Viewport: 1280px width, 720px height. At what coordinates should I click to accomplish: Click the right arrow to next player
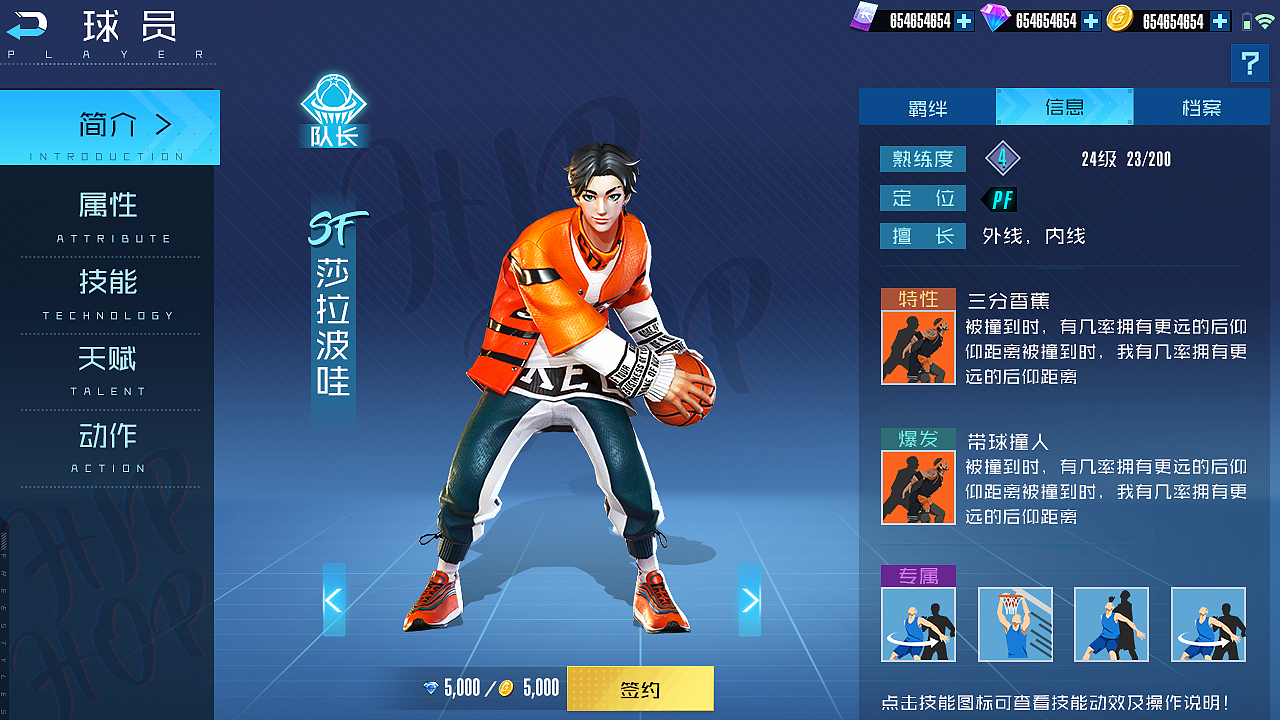750,600
